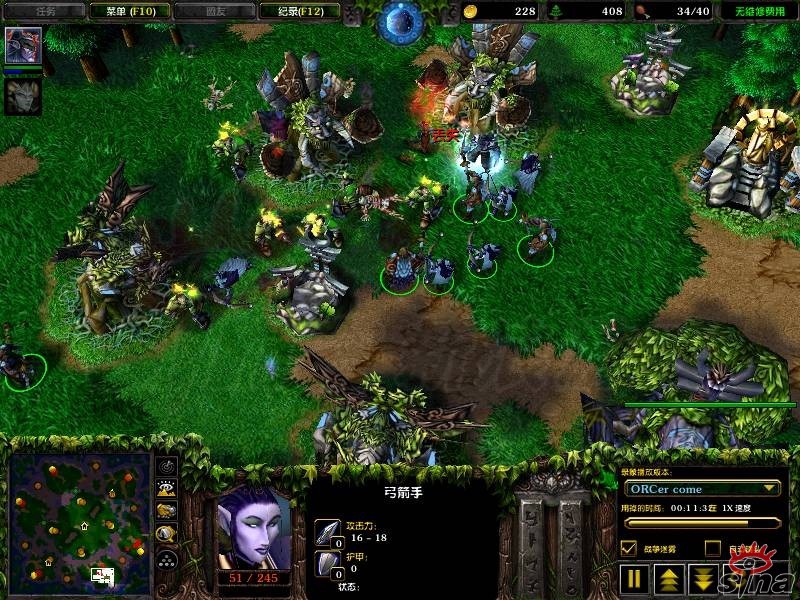800x600 pixels.
Task: Toggle the fog of war checkbox
Action: [629, 548]
